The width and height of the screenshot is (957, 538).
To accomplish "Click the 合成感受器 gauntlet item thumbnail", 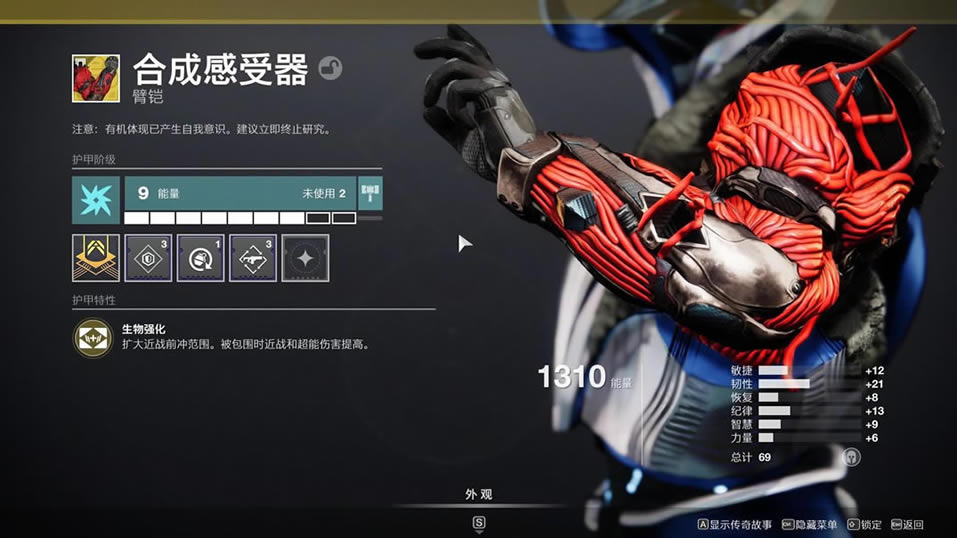I will (96, 78).
